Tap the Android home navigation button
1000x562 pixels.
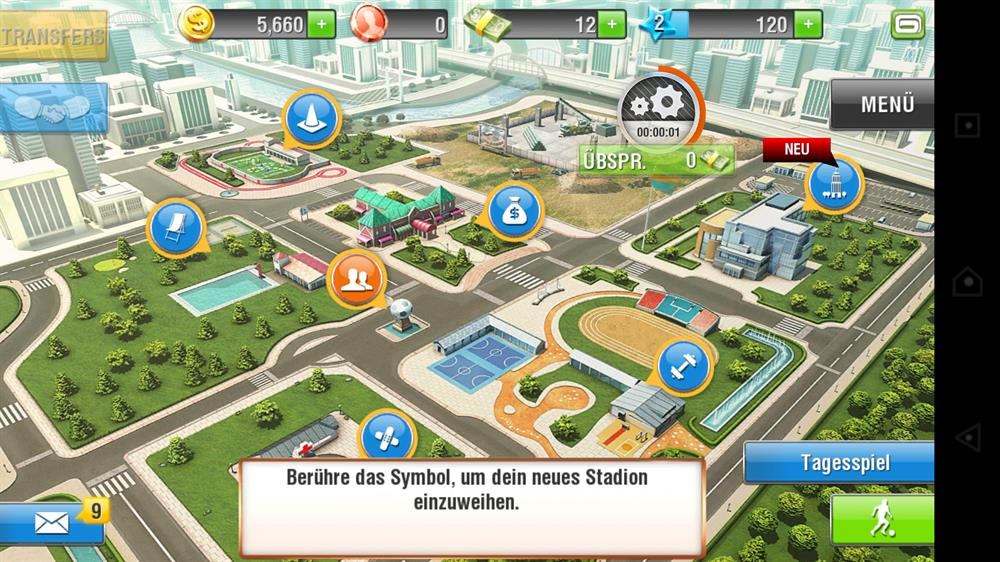[967, 281]
